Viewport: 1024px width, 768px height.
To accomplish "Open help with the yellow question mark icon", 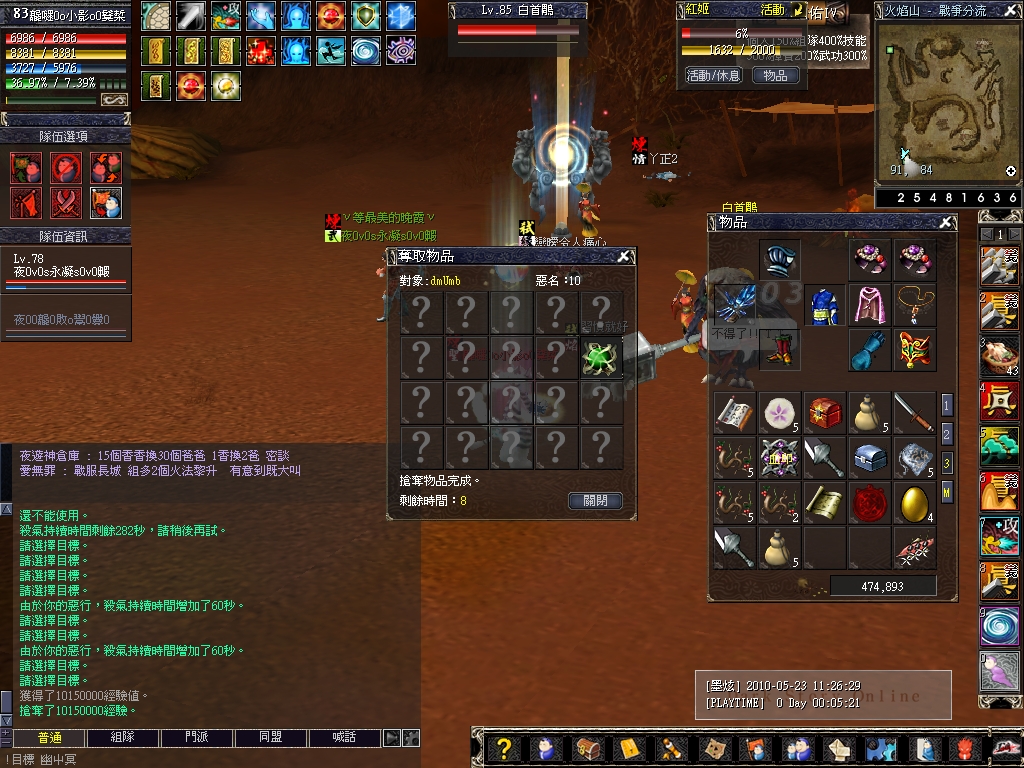I will [504, 748].
